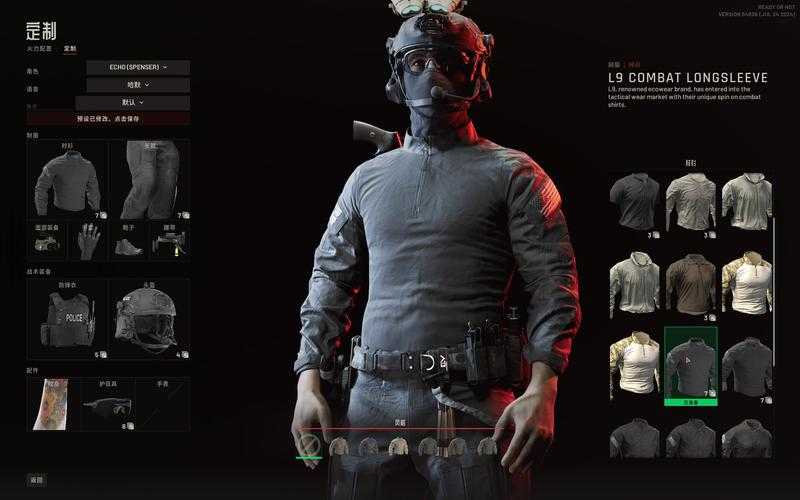Click the red preset-modified save banner
The image size is (800, 500).
point(108,118)
